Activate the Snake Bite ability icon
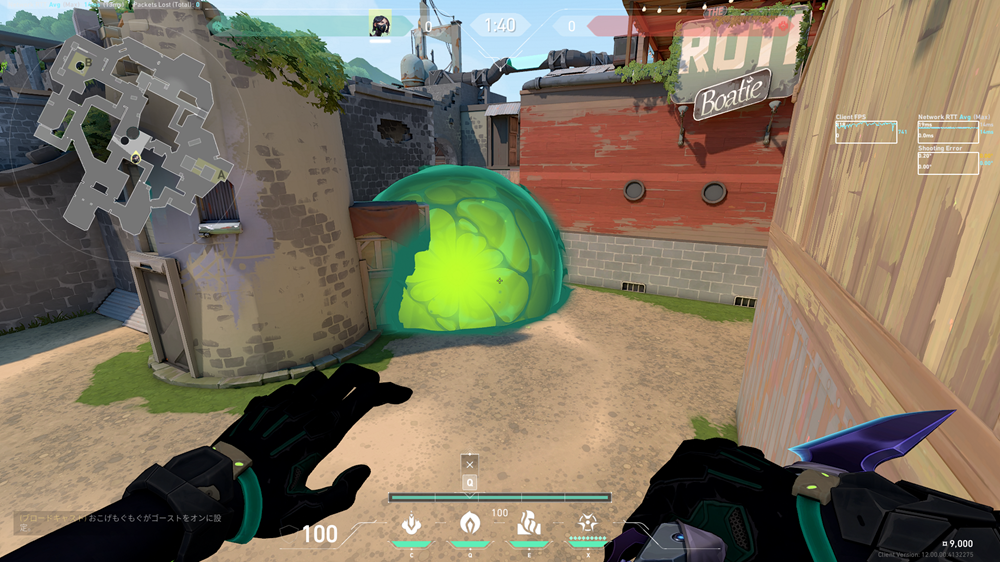1000x562 pixels. [410, 523]
